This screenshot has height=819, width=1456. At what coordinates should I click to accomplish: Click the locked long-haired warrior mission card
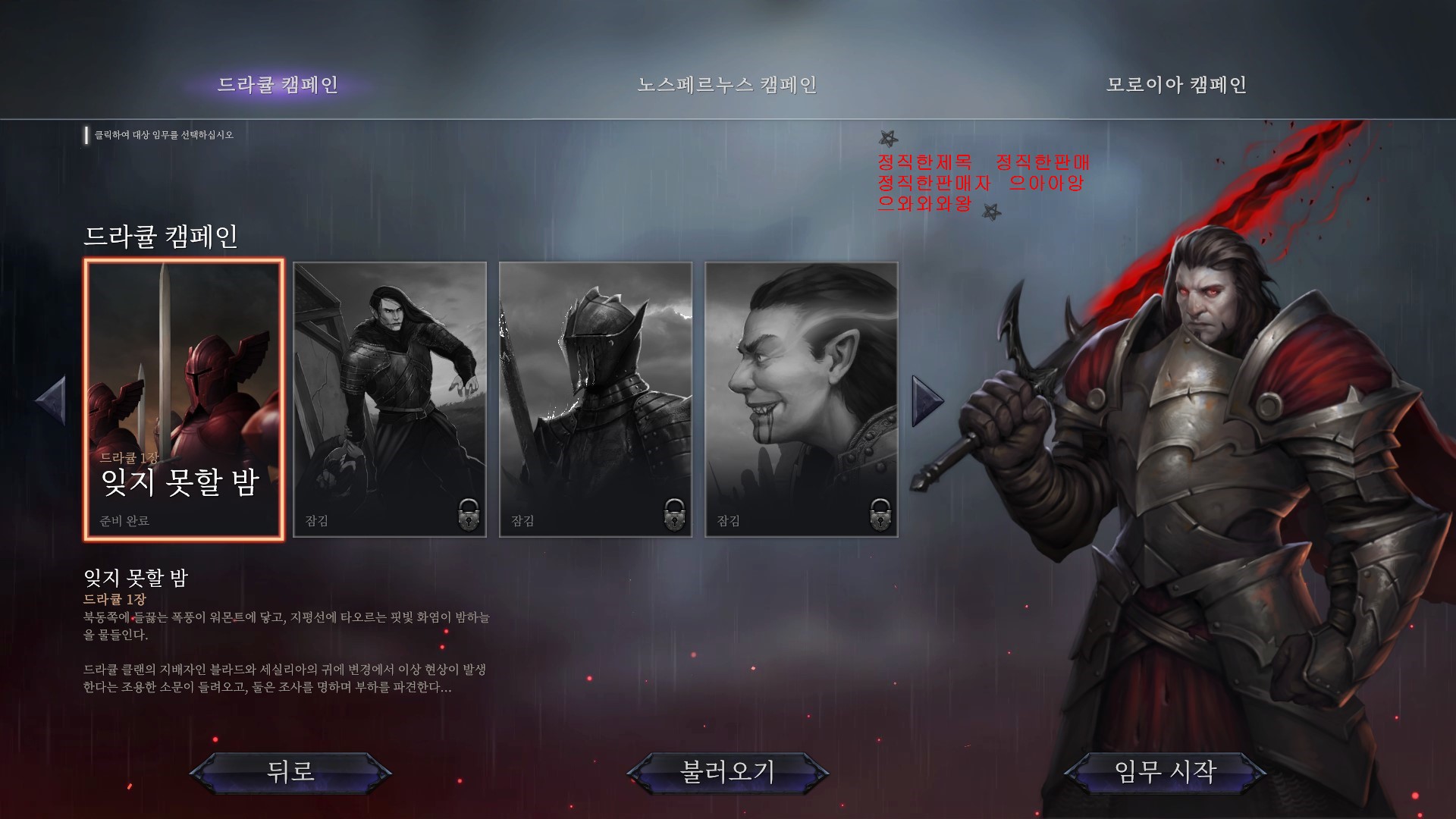[390, 399]
